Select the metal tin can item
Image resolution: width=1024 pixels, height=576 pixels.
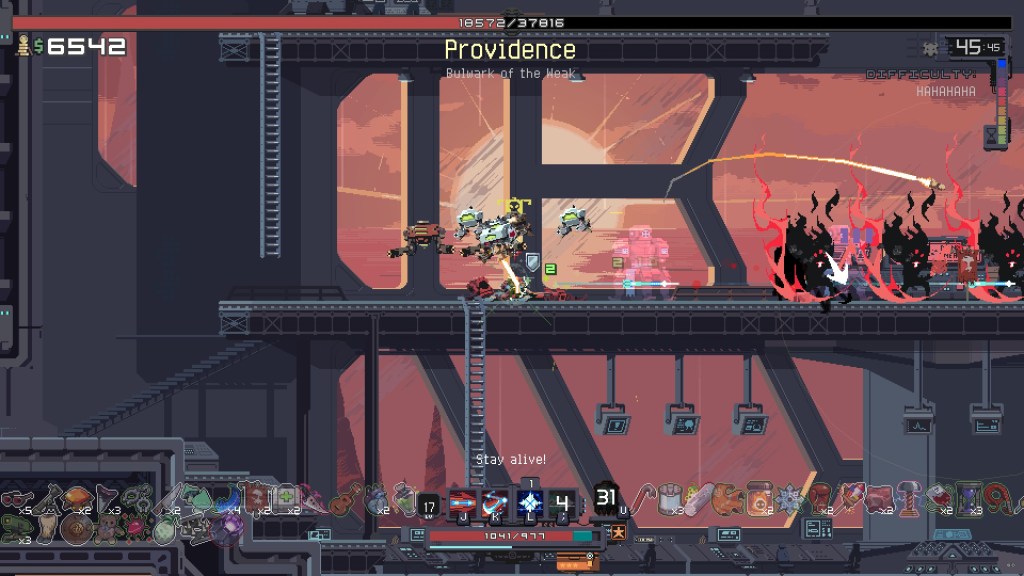point(669,497)
